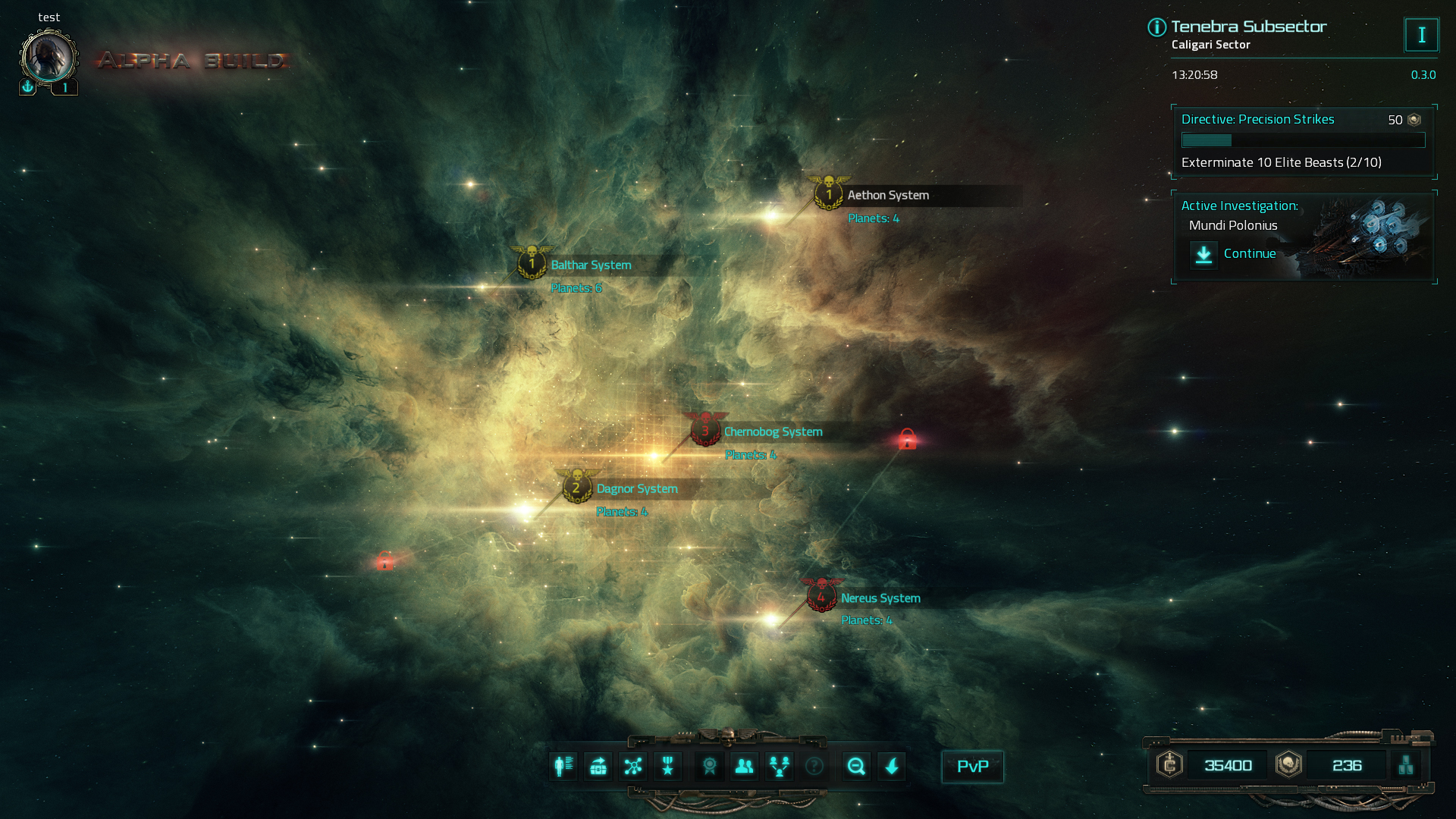
Task: Click the credits currency emblem
Action: tap(1169, 765)
